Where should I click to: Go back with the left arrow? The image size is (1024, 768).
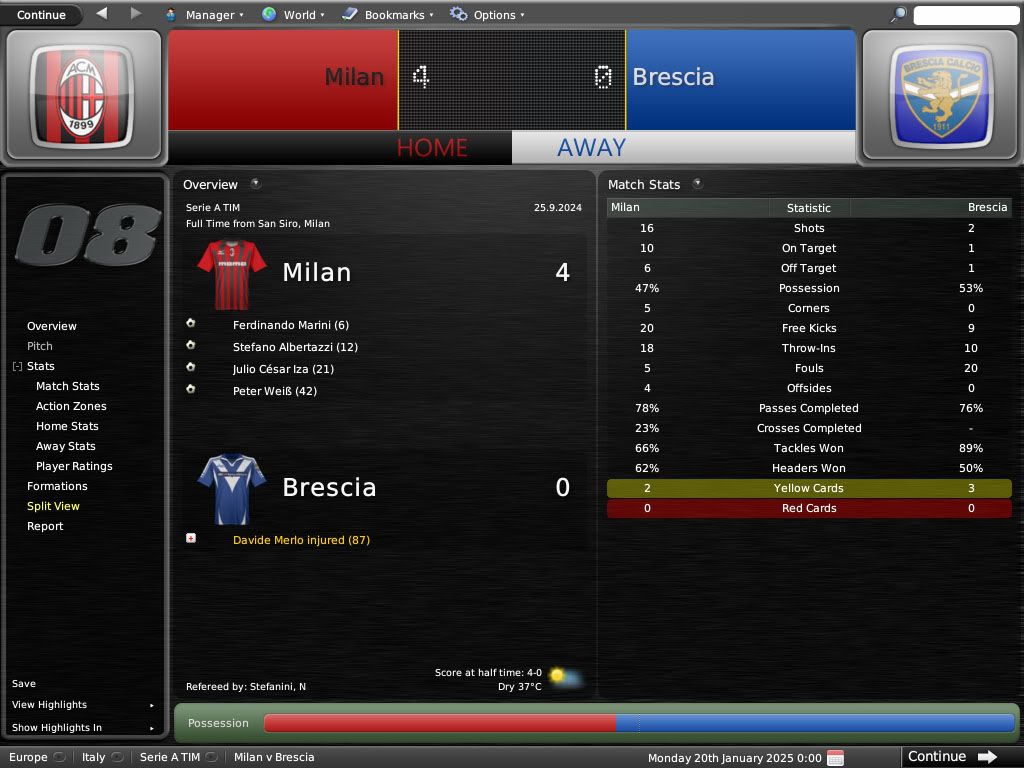tap(101, 14)
